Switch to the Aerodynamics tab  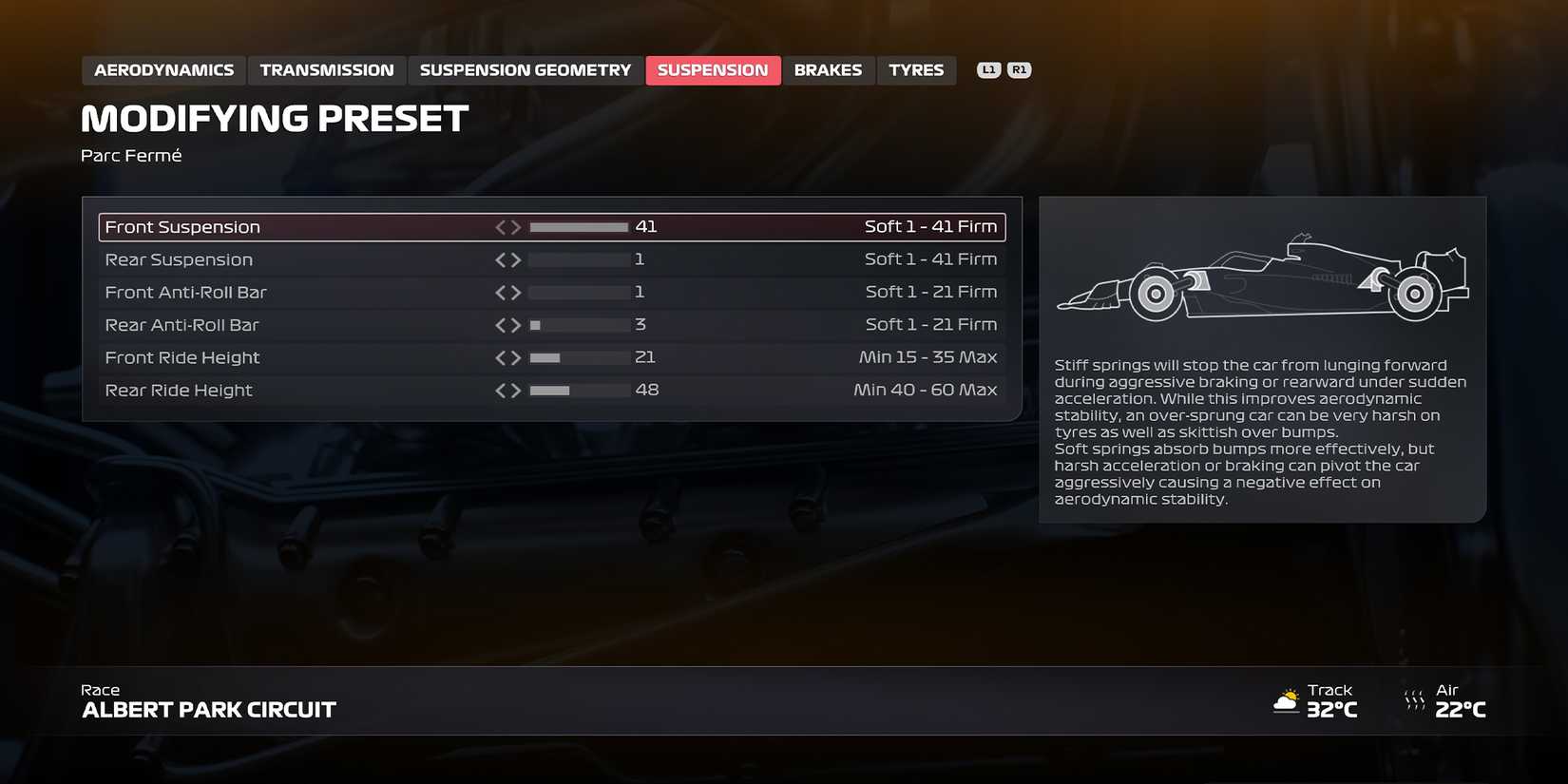tap(163, 69)
